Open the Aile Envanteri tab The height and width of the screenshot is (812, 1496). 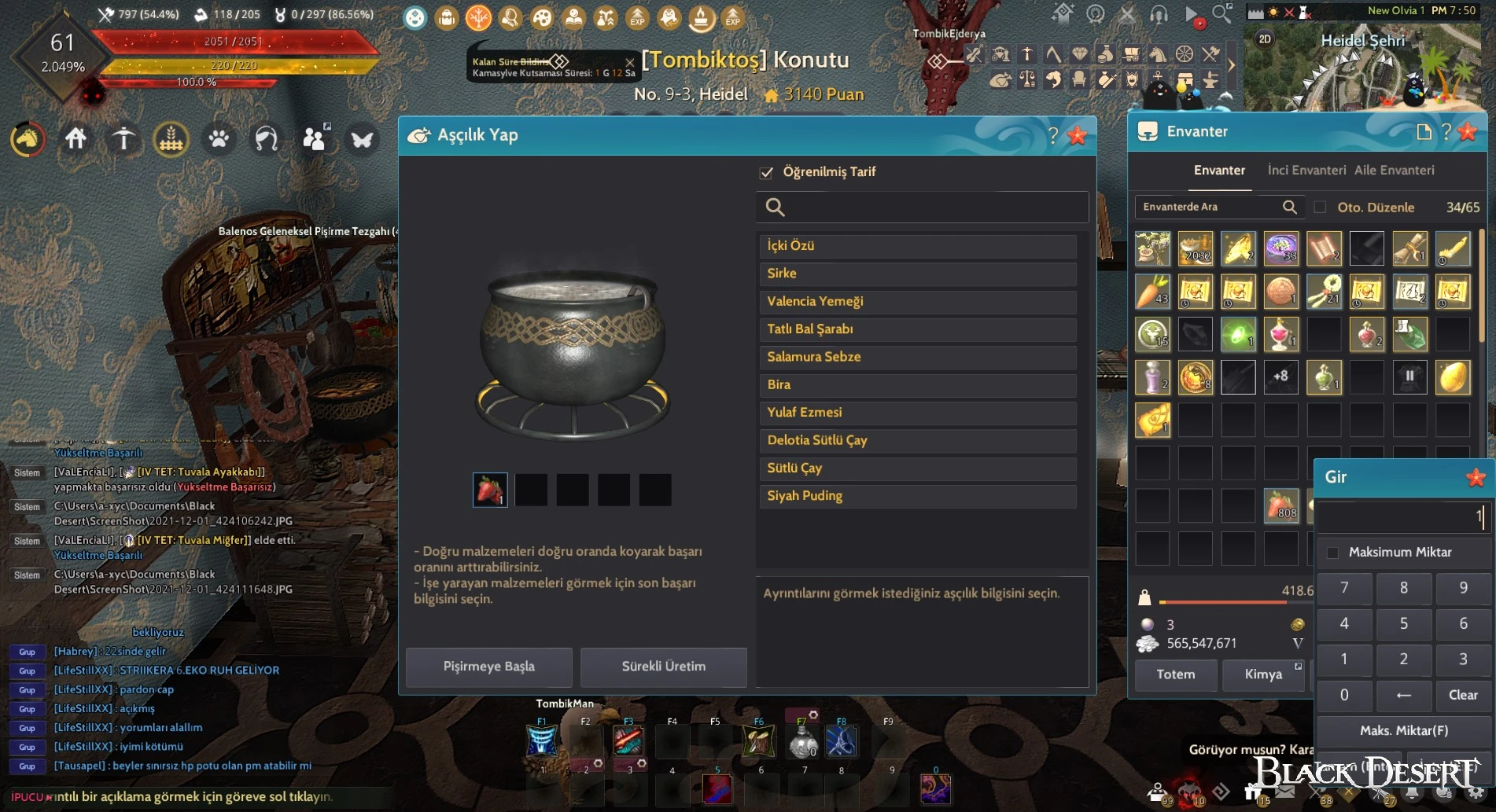(1394, 170)
